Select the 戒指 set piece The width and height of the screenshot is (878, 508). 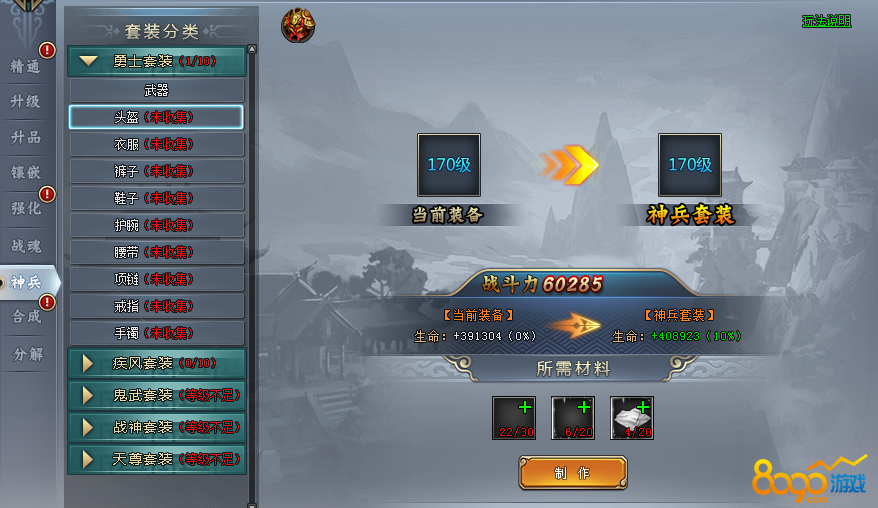click(x=156, y=306)
